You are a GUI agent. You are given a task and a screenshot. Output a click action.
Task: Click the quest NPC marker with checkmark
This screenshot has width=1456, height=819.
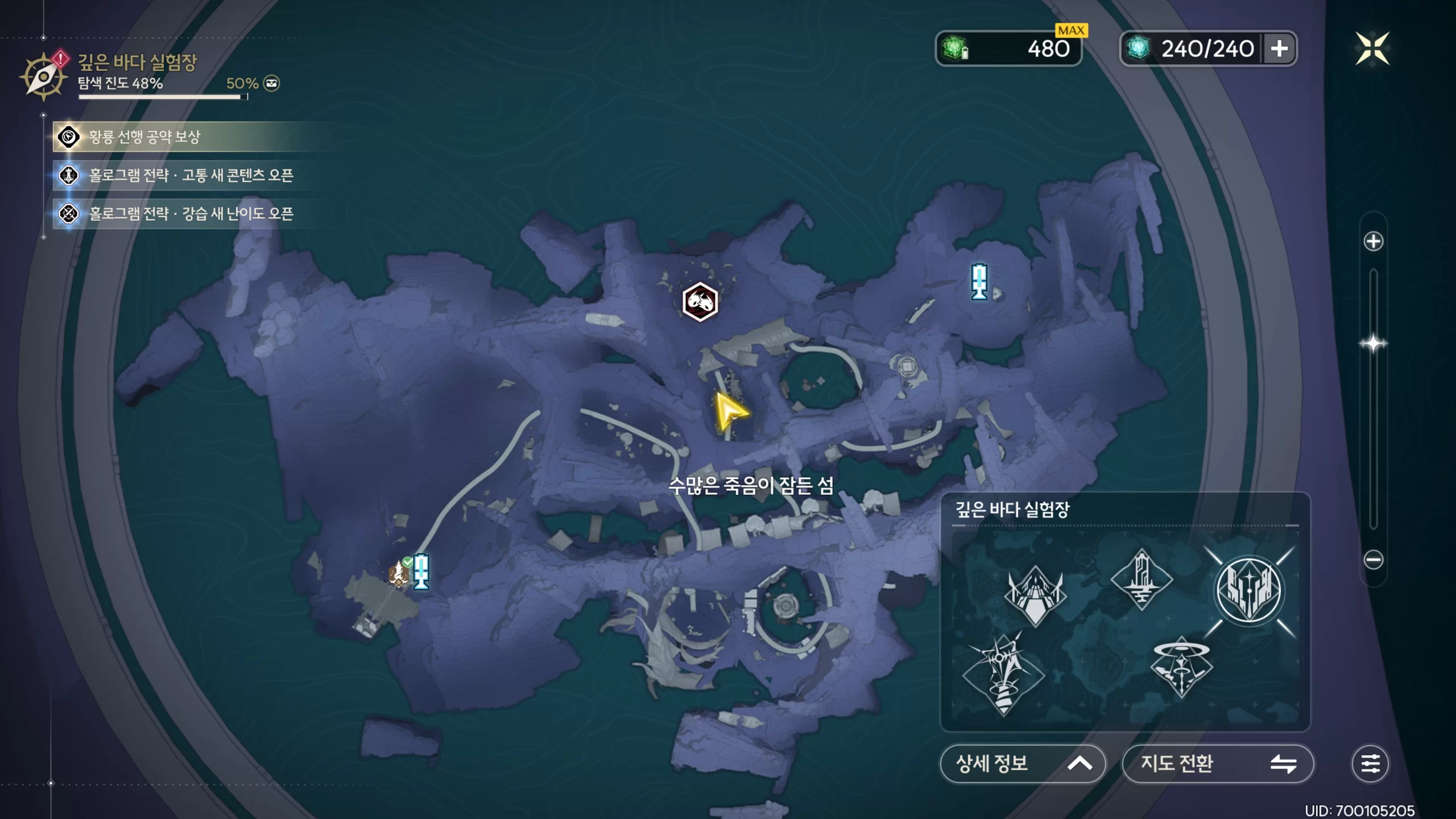click(399, 573)
